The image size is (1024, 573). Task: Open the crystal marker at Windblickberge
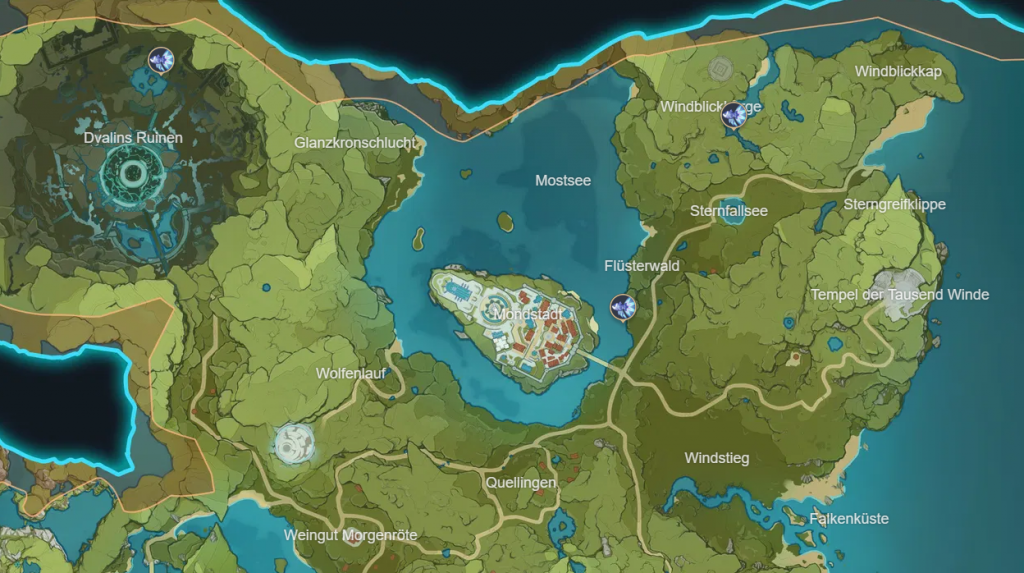tap(734, 115)
